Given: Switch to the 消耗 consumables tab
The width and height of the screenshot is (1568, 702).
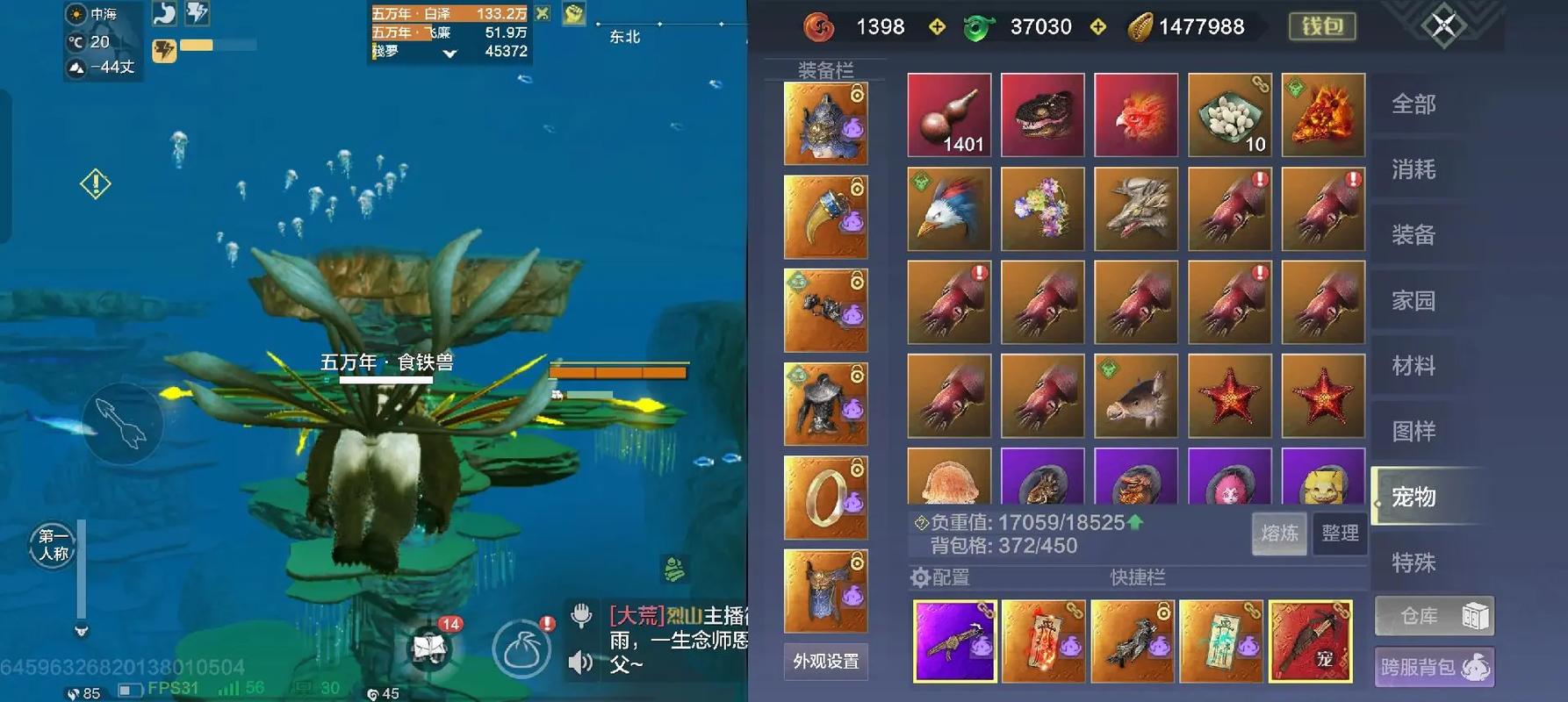Looking at the screenshot, I should tap(1414, 169).
